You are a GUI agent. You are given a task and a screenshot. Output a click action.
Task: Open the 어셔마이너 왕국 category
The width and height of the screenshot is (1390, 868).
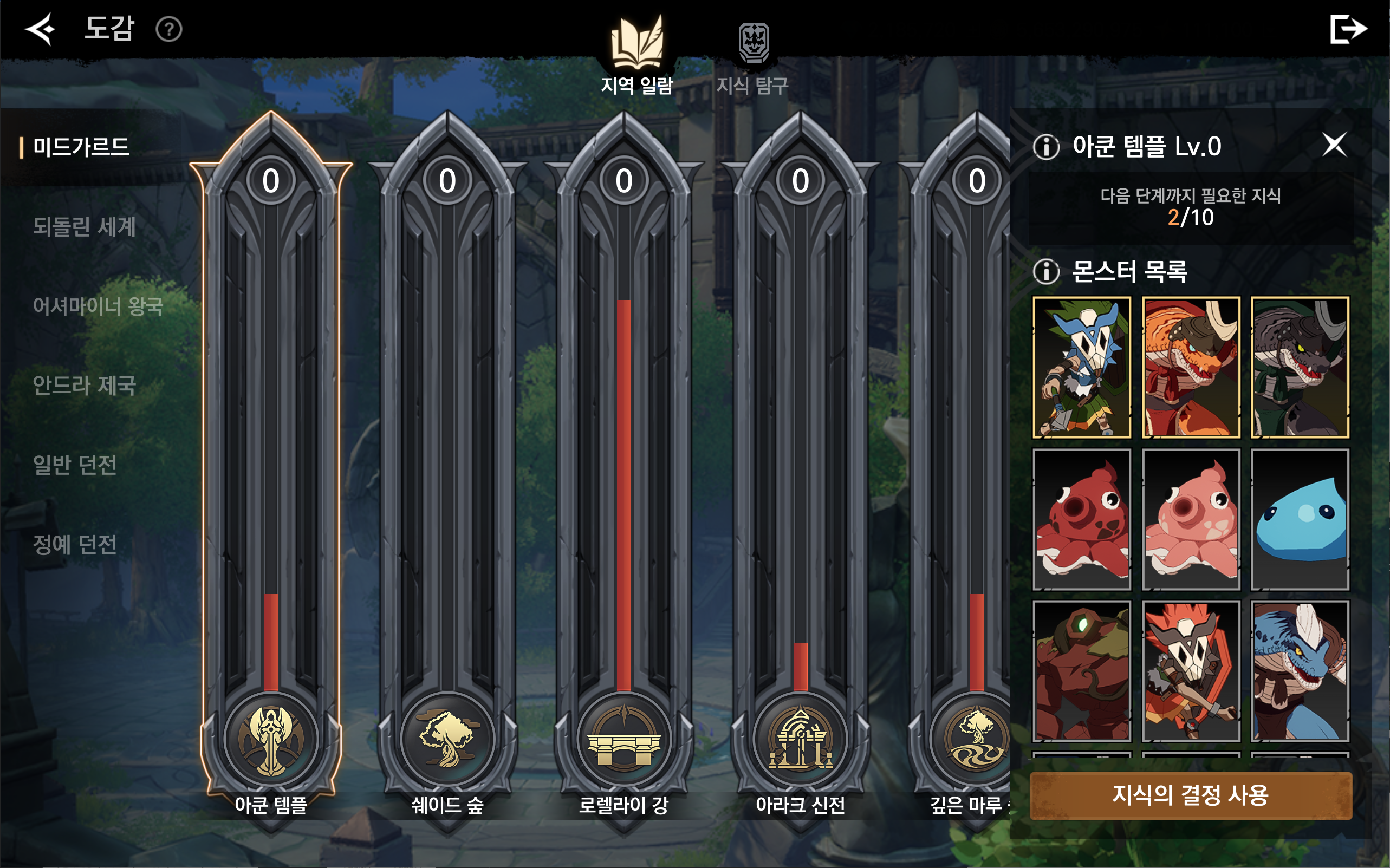click(x=98, y=306)
